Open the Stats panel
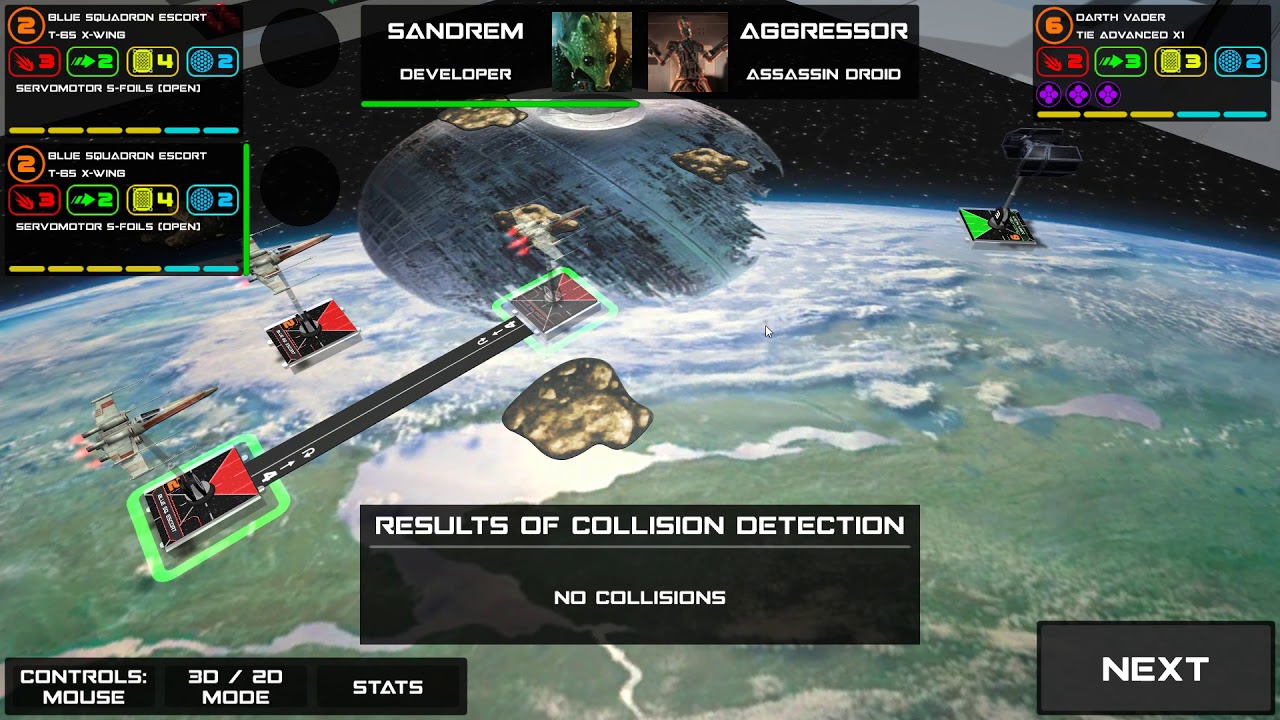The height and width of the screenshot is (720, 1280). [x=388, y=687]
